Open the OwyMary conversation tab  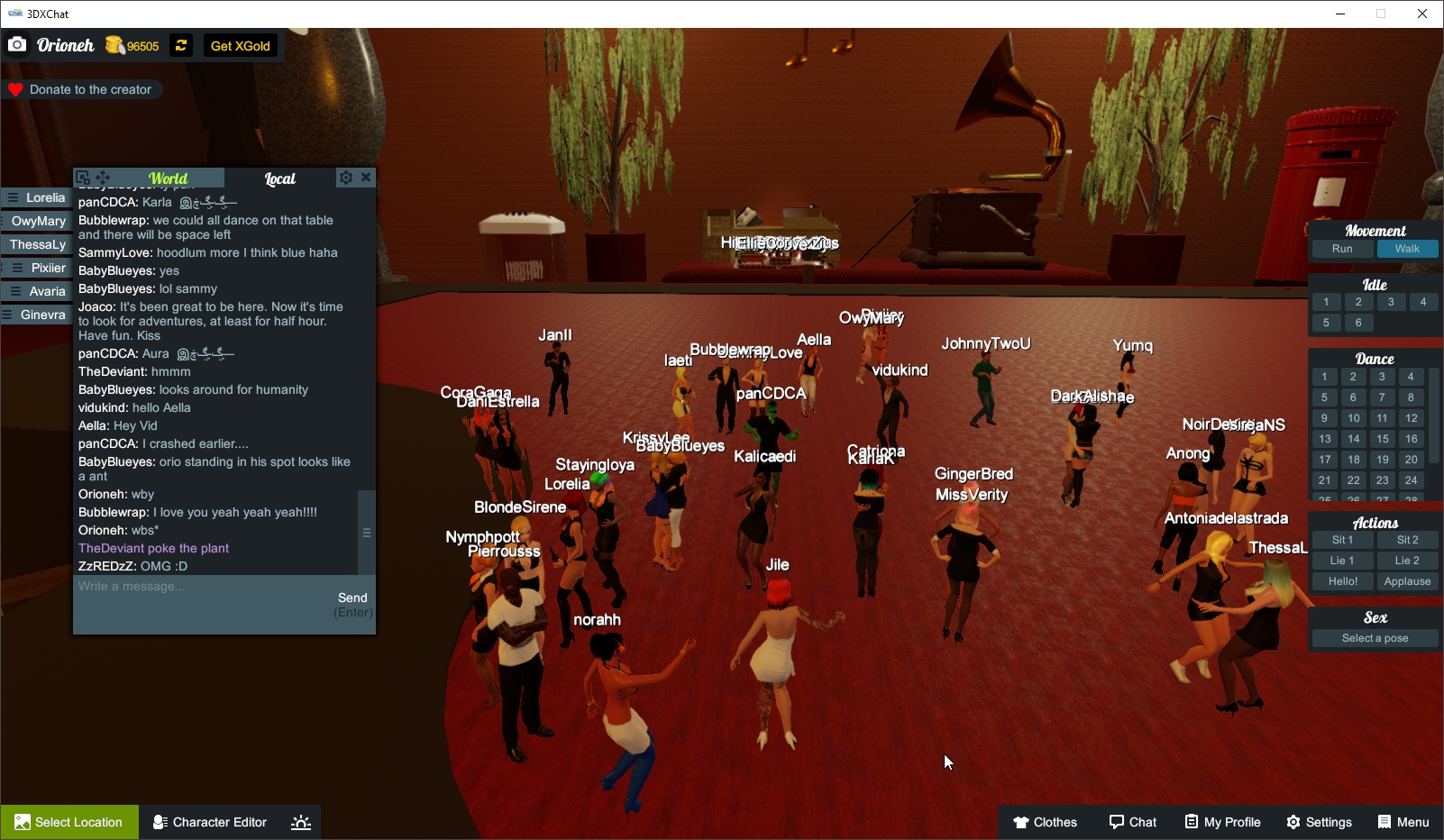pos(38,221)
